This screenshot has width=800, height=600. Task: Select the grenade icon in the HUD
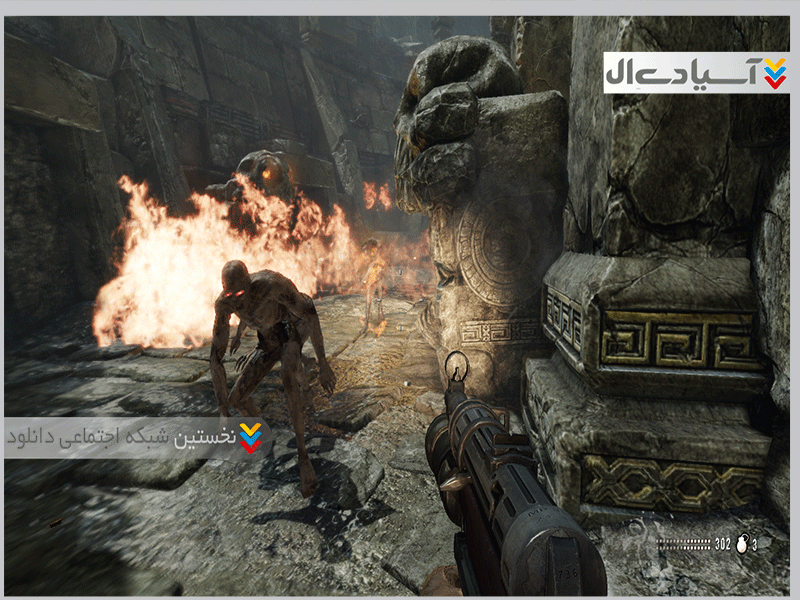coord(742,544)
